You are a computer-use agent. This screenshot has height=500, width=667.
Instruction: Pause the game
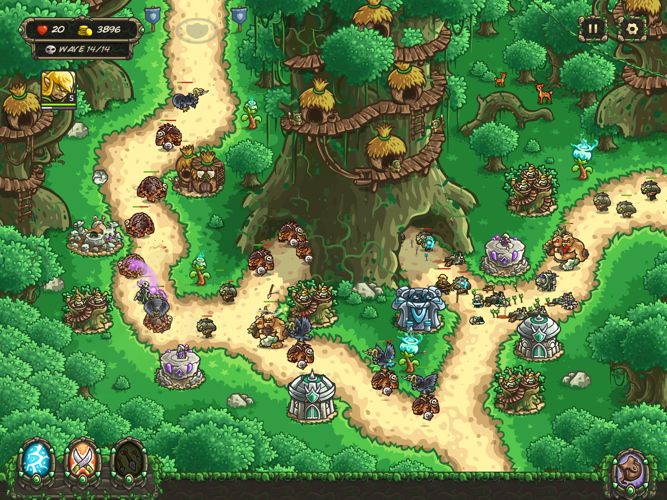594,29
